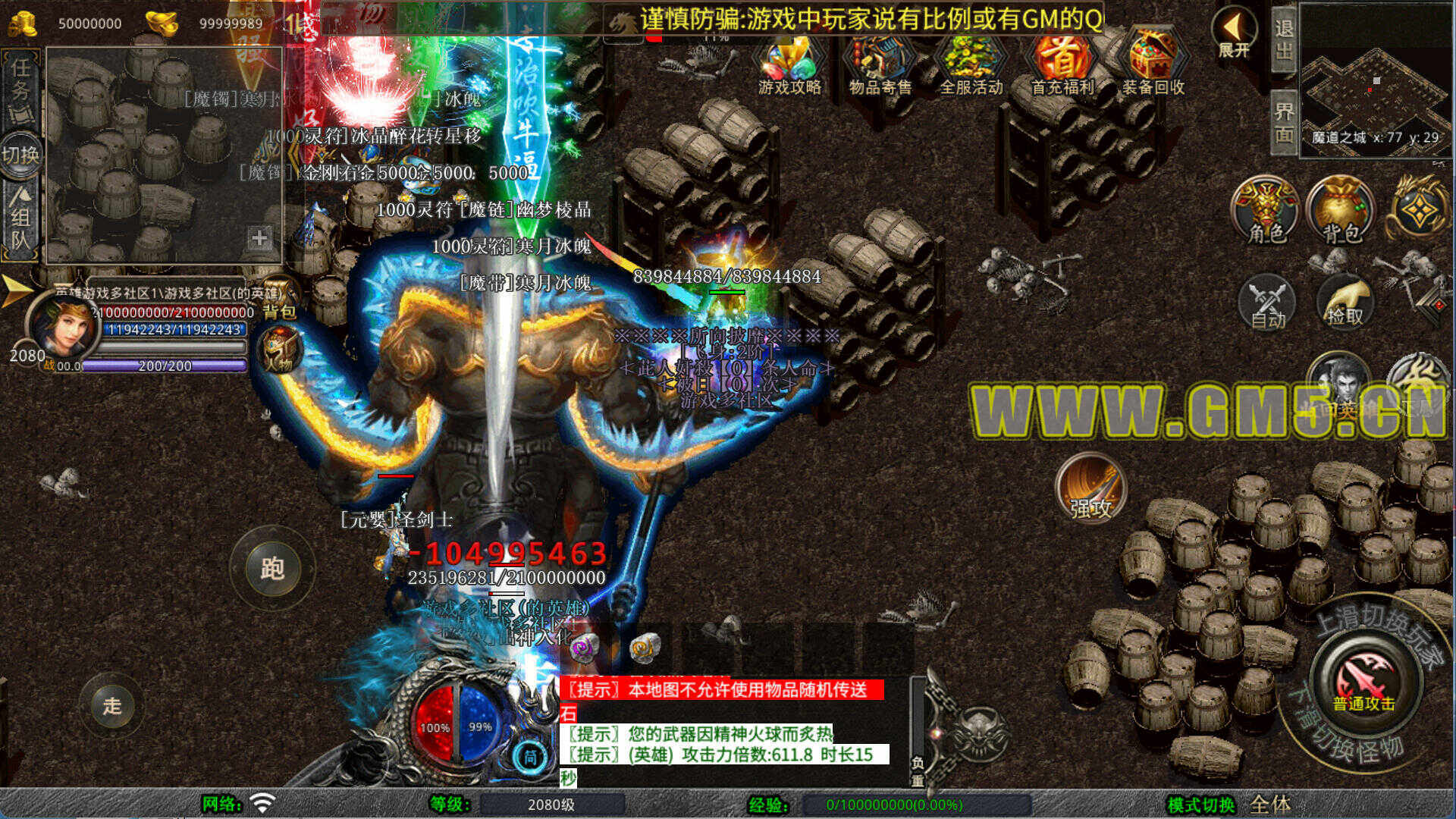Switch to 走 walk mode
The image size is (1456, 819).
[x=112, y=705]
